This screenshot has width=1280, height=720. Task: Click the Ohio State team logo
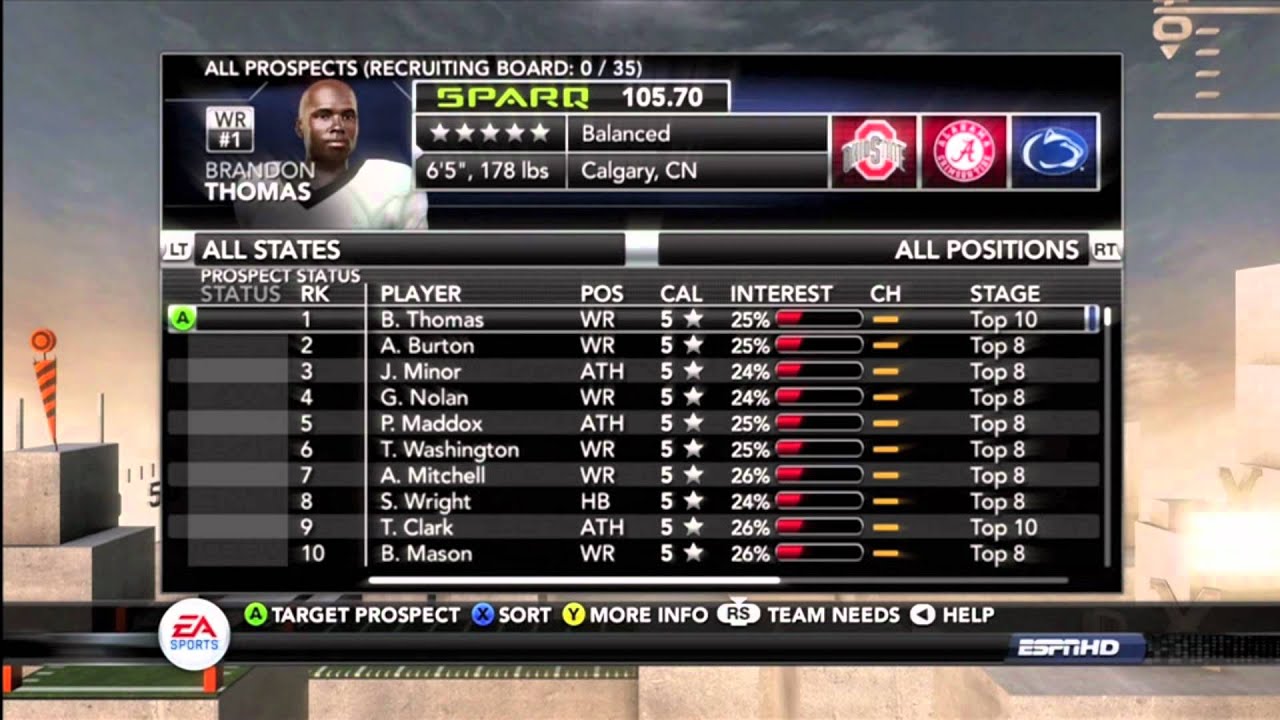(873, 152)
